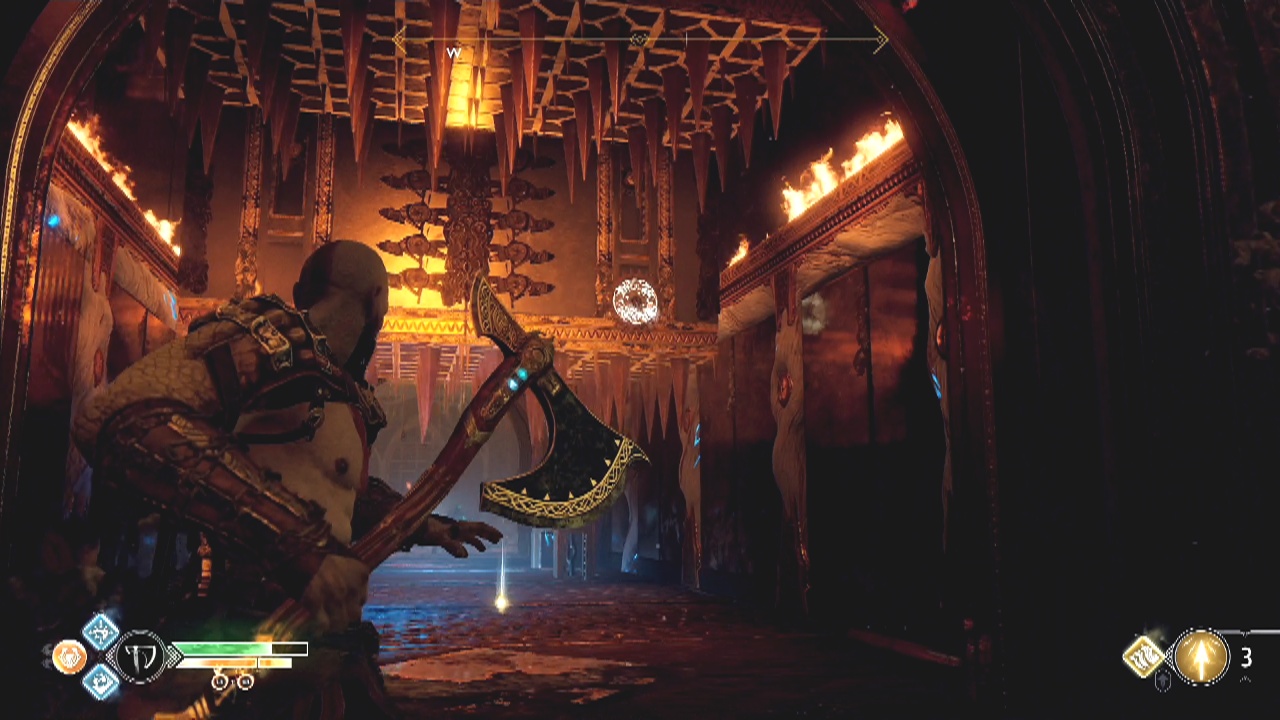Click the golden arrow level-up circle icon
This screenshot has height=720, width=1280.
coord(1201,656)
